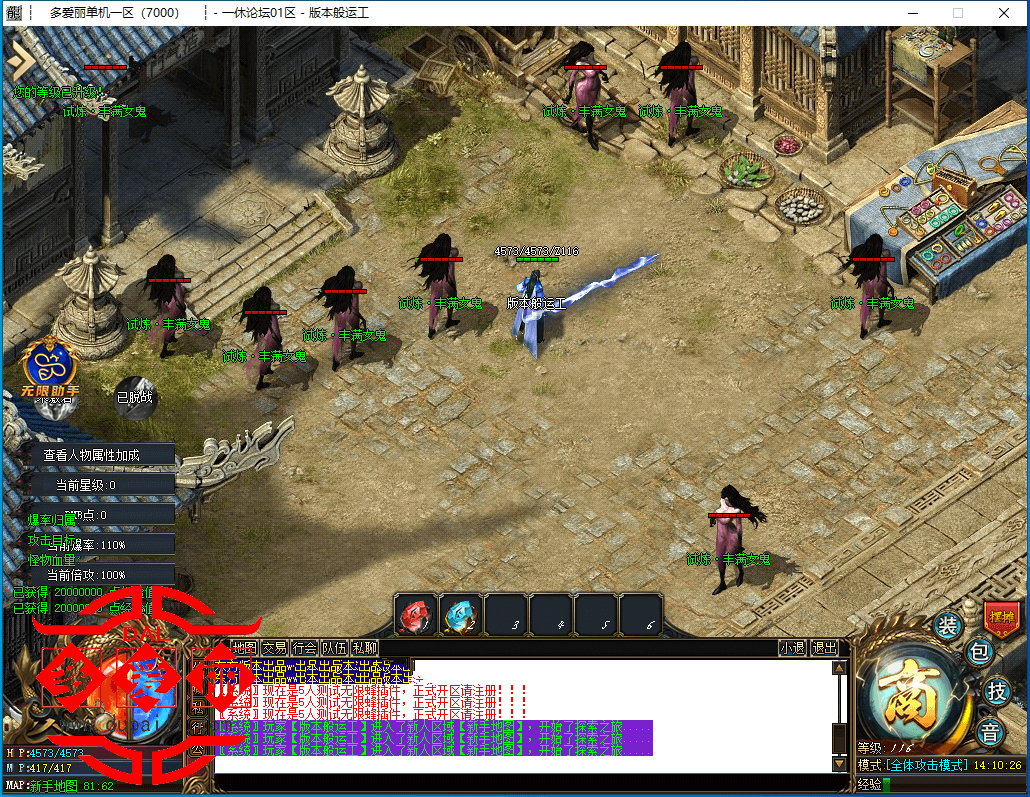Click the 小退 logout button
The width and height of the screenshot is (1030, 797).
[x=792, y=648]
